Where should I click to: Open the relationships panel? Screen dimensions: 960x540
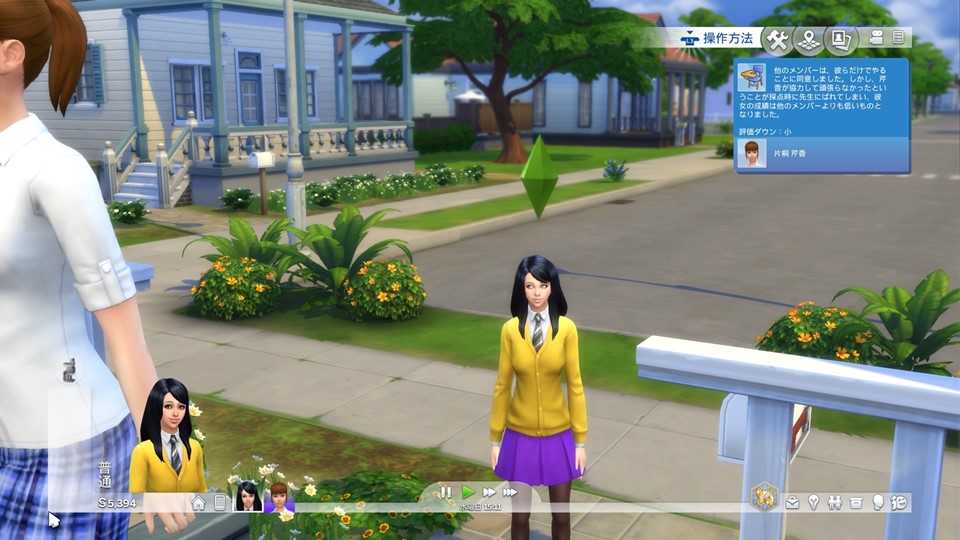pos(835,502)
